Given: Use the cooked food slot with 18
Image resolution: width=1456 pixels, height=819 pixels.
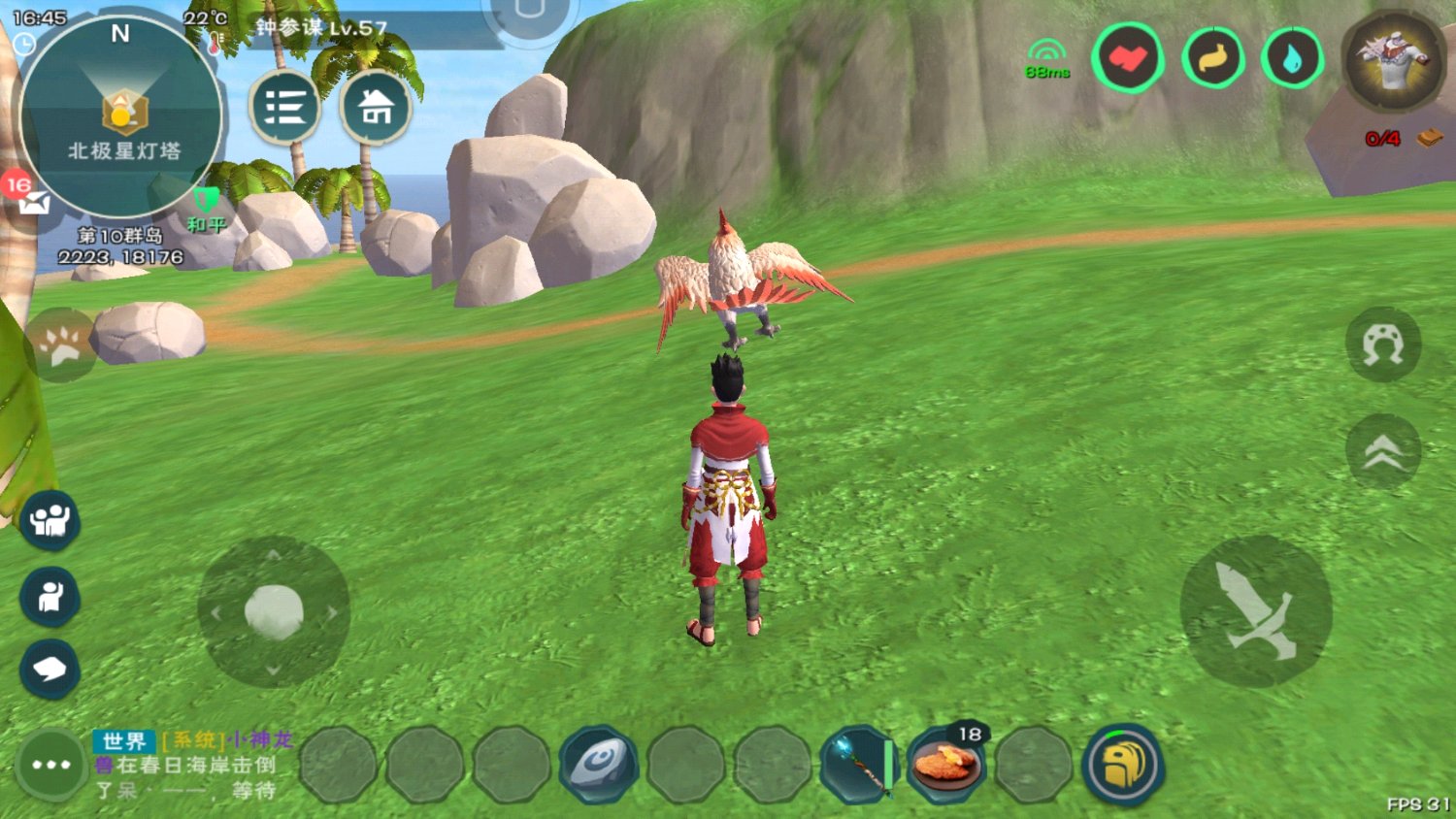Looking at the screenshot, I should (x=945, y=765).
